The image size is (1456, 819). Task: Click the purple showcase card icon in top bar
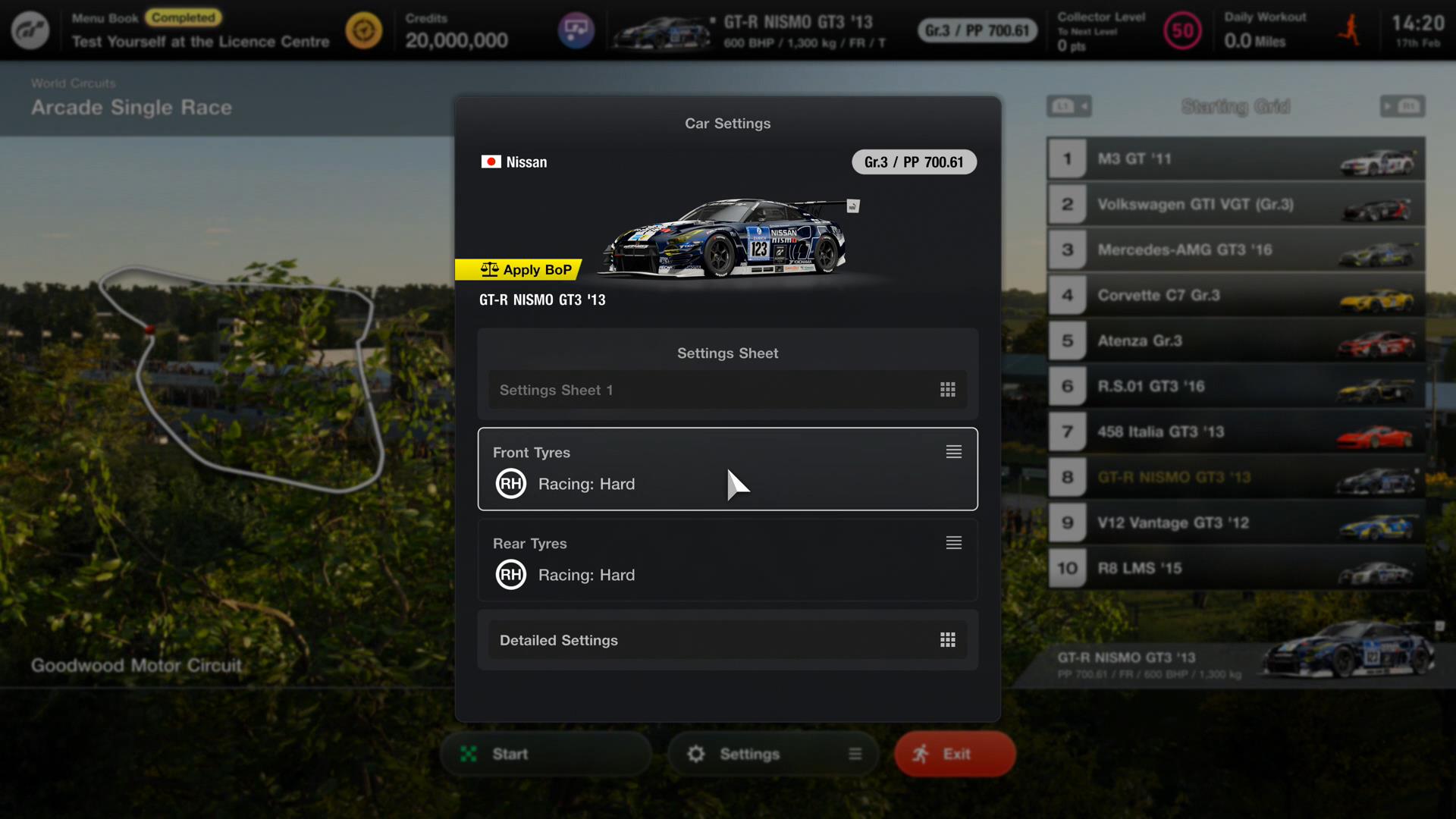578,30
